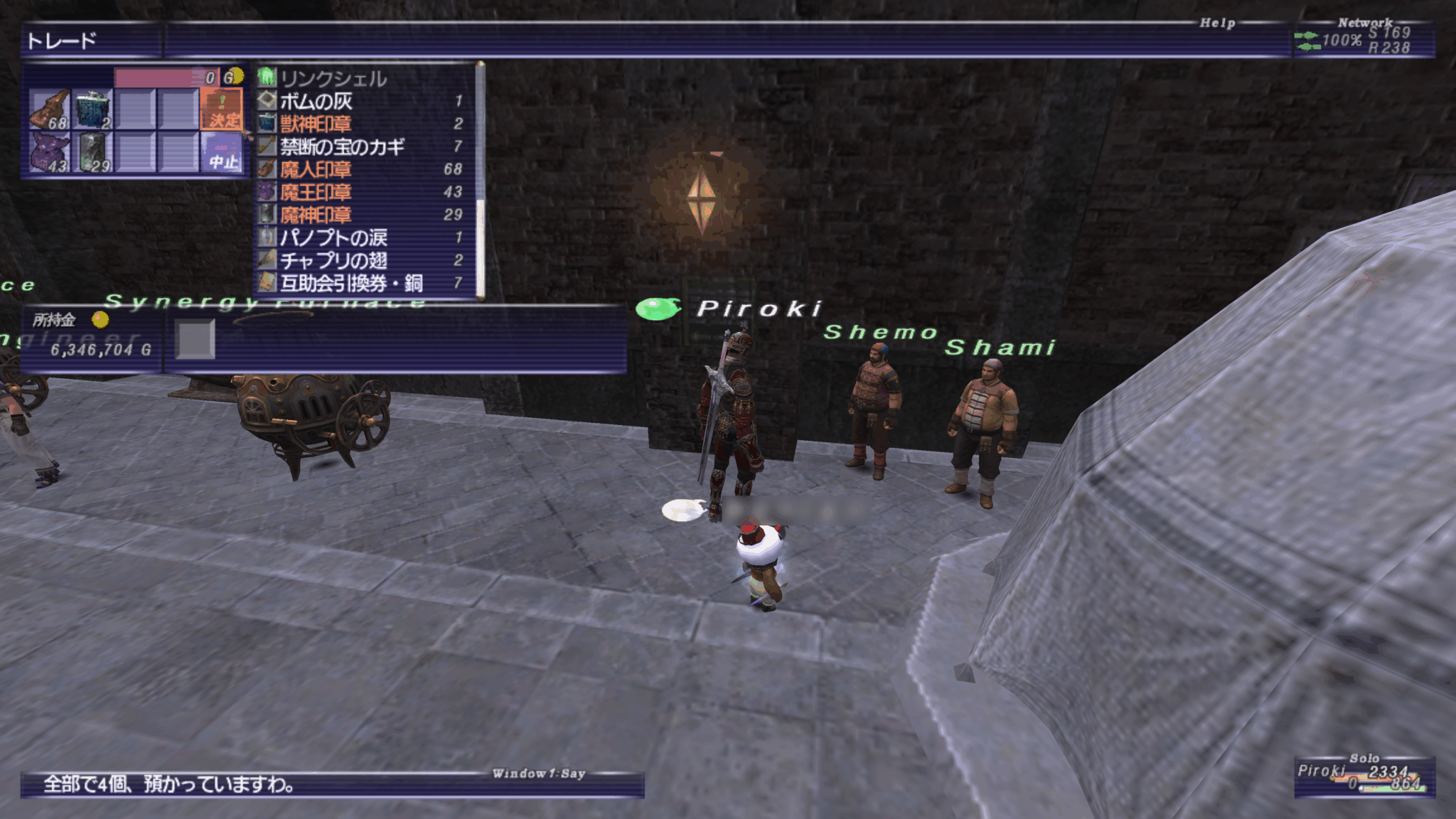The height and width of the screenshot is (819, 1456).
Task: Pick 獣神印章 in the inventory list
Action: tap(316, 124)
